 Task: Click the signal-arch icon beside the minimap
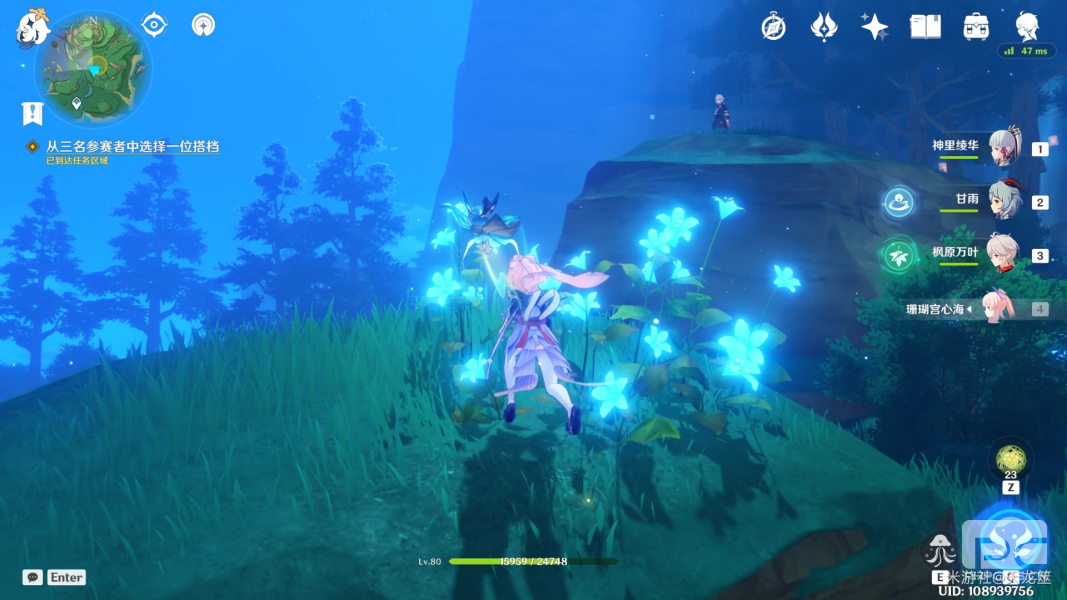(203, 24)
